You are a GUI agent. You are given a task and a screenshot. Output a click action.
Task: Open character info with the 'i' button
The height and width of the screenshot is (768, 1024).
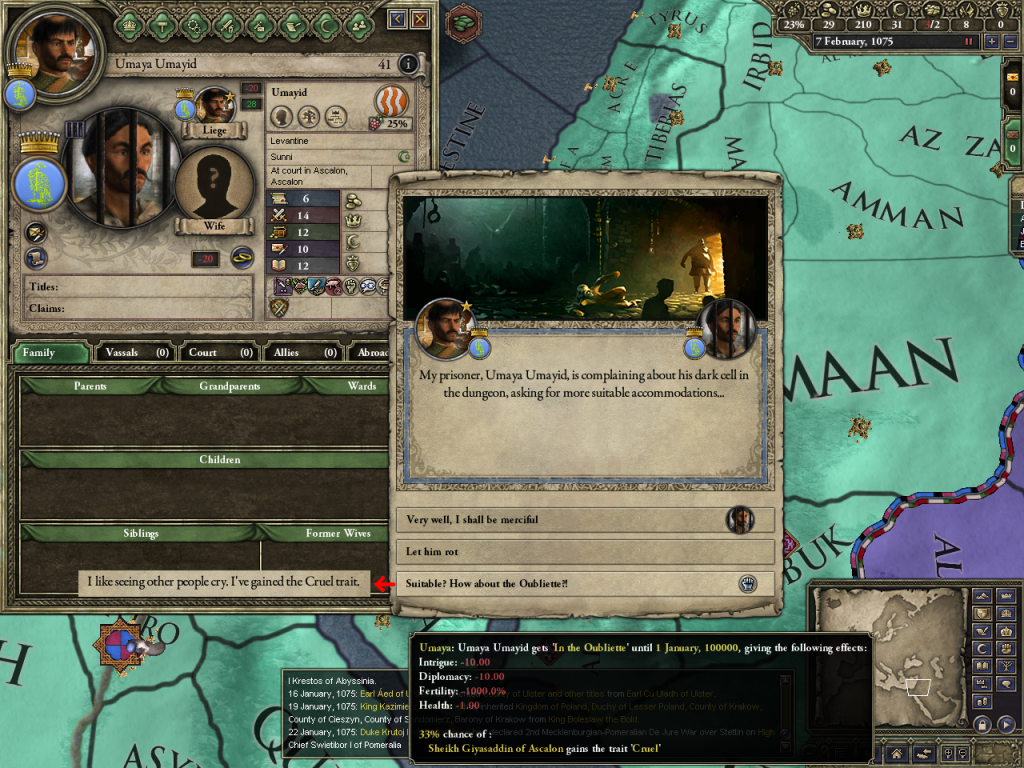[407, 64]
